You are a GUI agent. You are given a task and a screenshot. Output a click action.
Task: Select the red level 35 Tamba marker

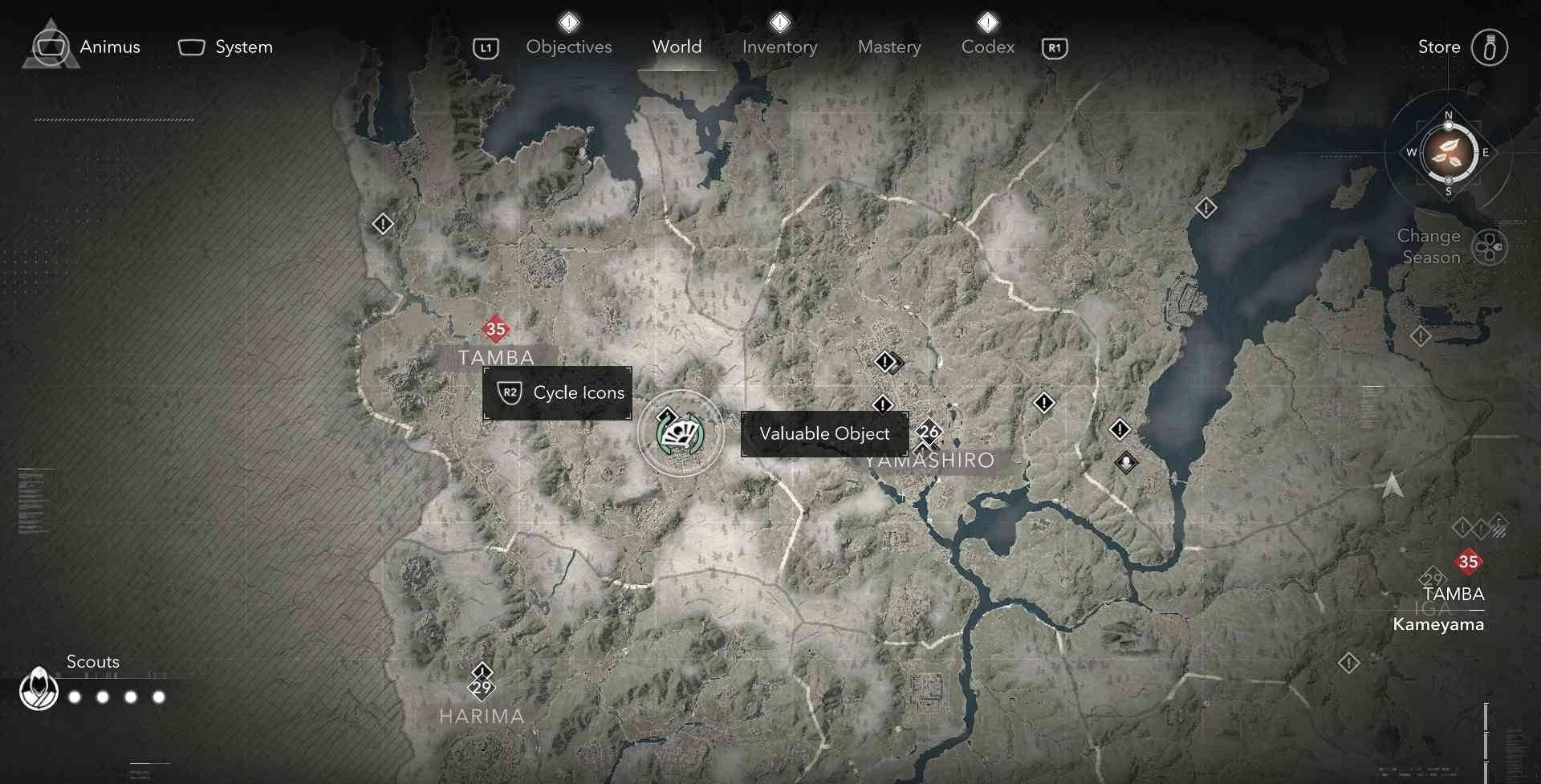click(x=496, y=328)
